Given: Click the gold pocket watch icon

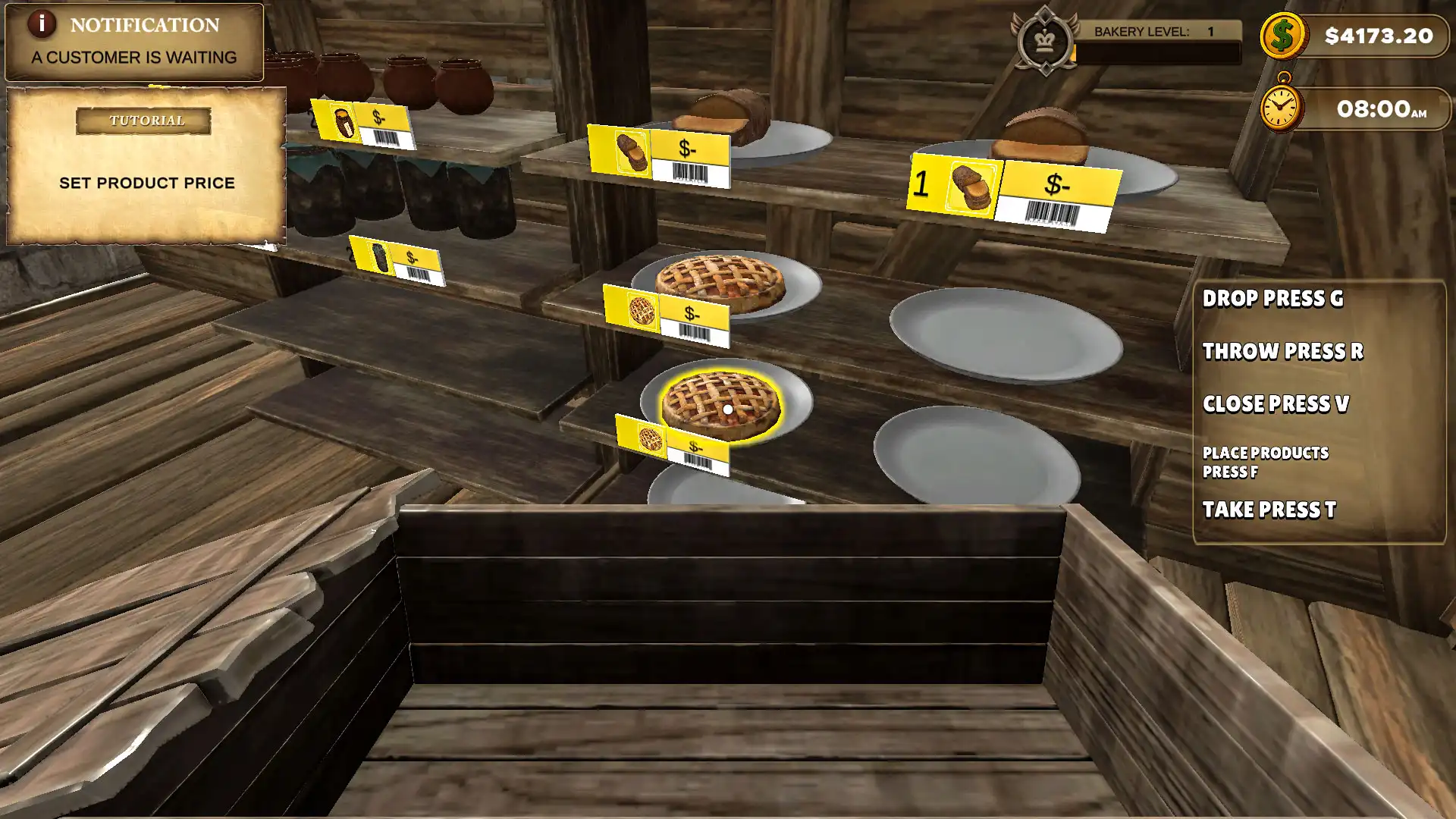Looking at the screenshot, I should (x=1281, y=107).
